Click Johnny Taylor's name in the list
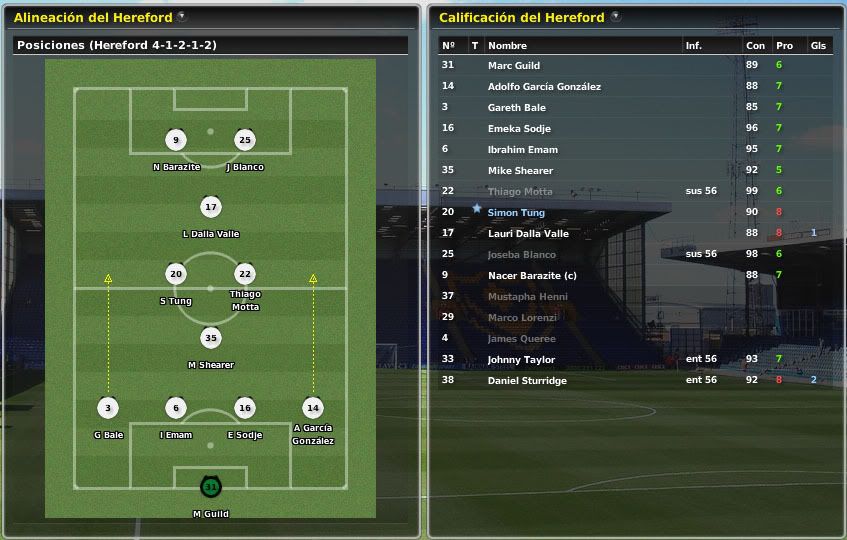Viewport: 847px width, 540px height. coord(520,360)
